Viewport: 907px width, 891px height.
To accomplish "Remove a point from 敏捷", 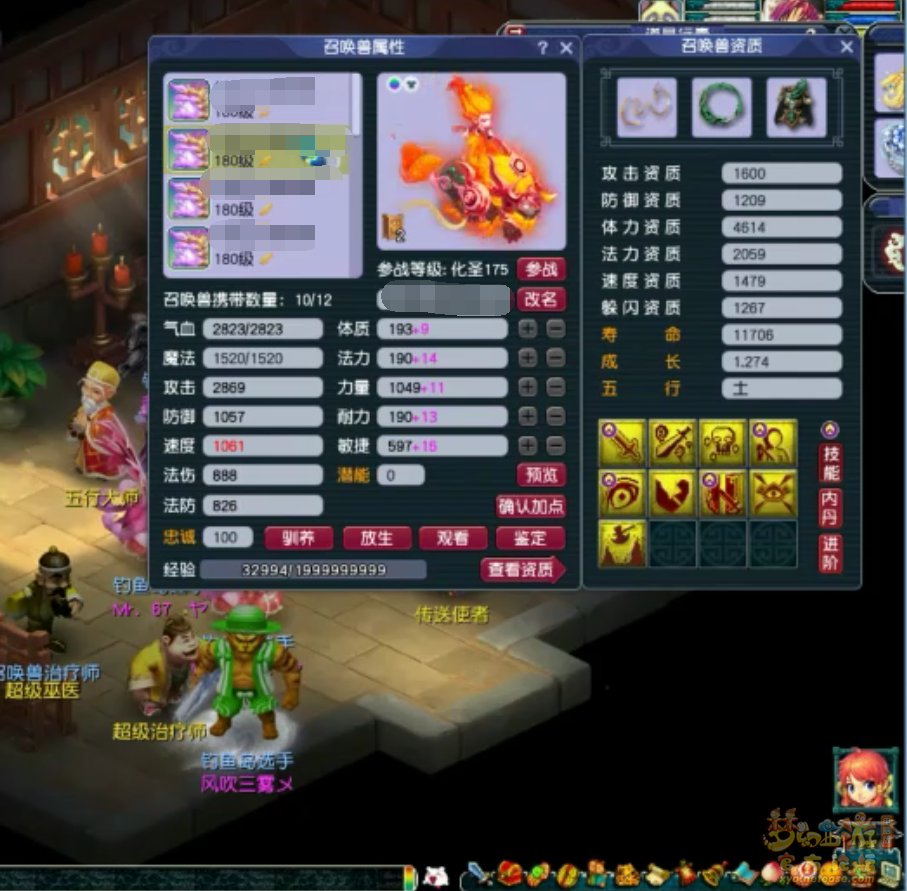I will tap(556, 446).
